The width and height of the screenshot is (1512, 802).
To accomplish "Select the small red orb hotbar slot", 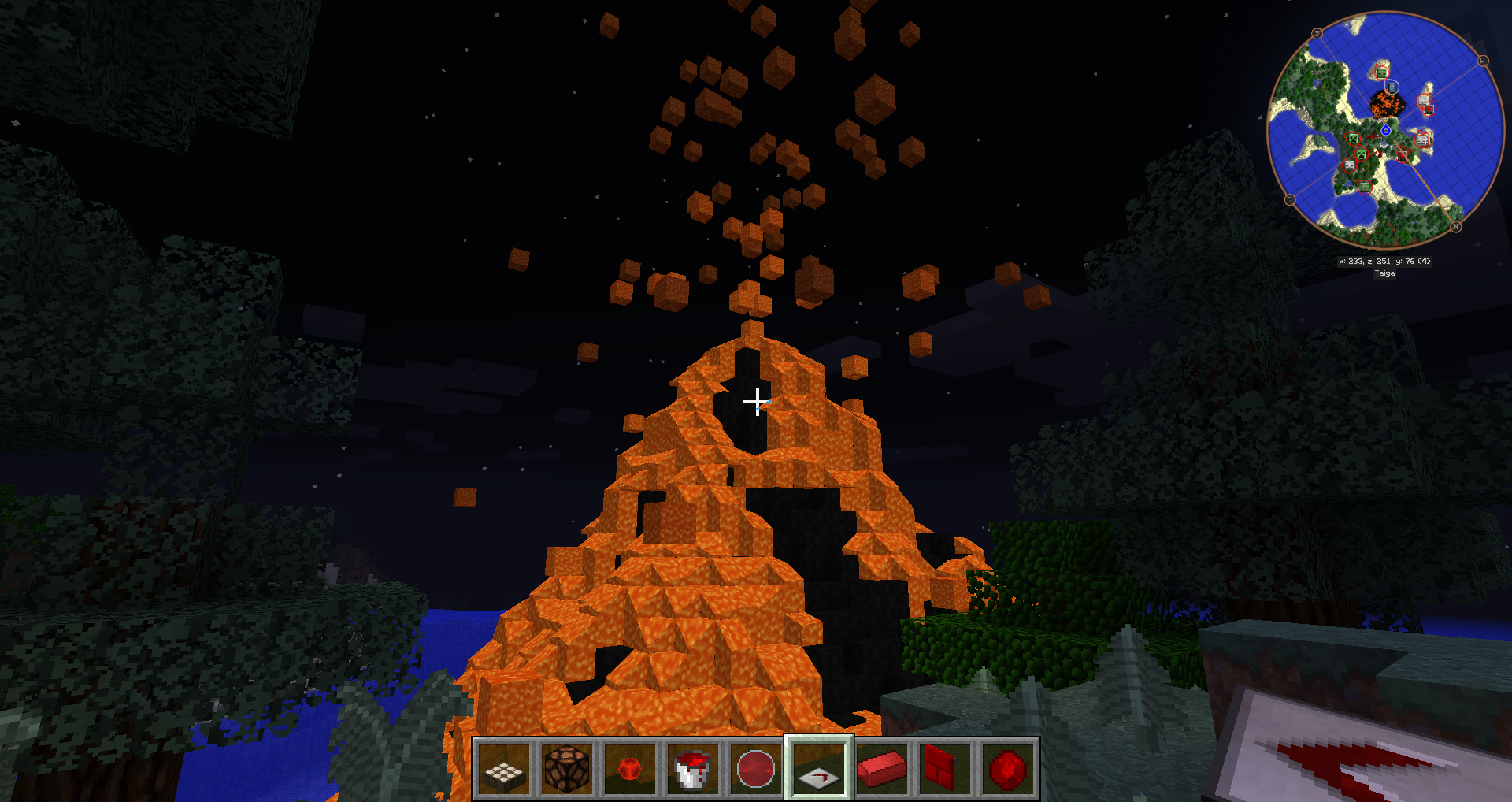I will pyautogui.click(x=630, y=769).
